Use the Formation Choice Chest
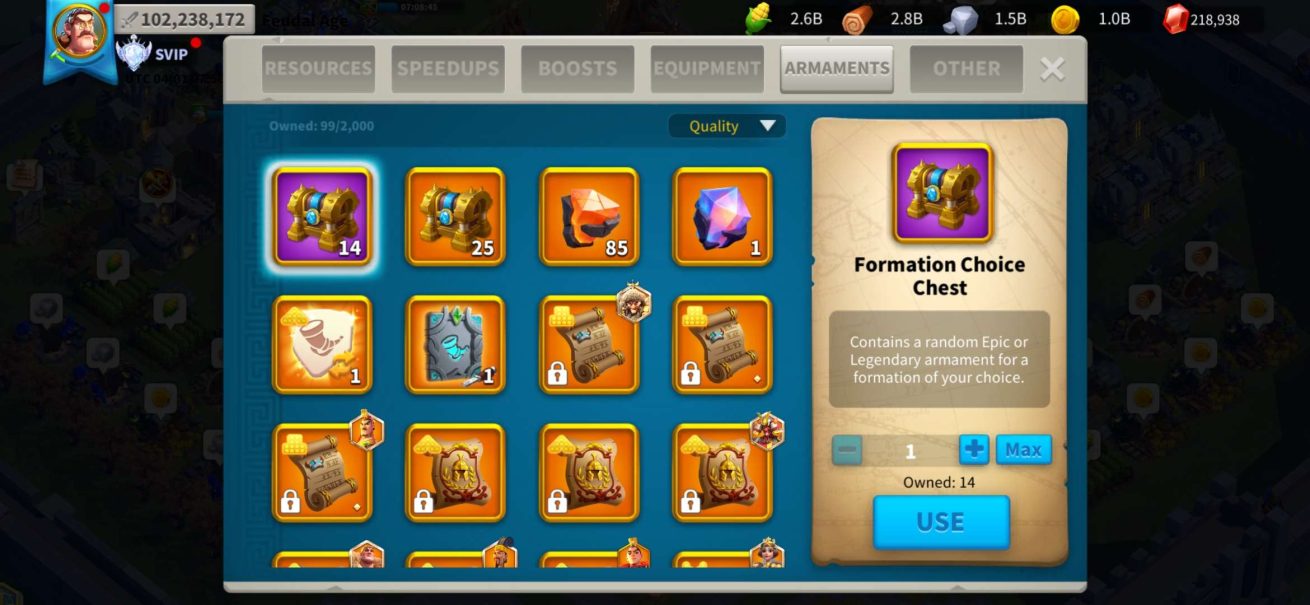Screen dimensions: 1310x605 (941, 522)
